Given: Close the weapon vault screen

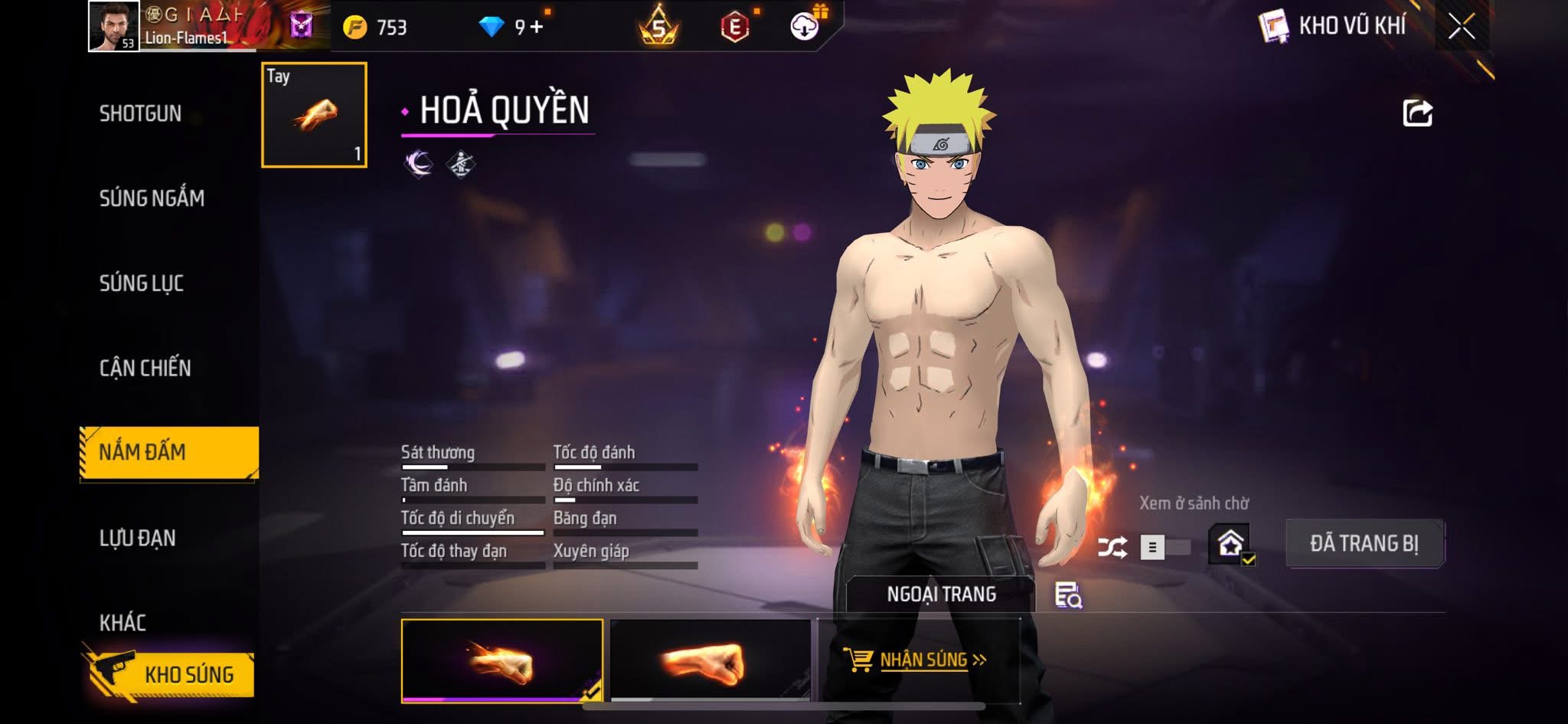Looking at the screenshot, I should coord(1461,27).
